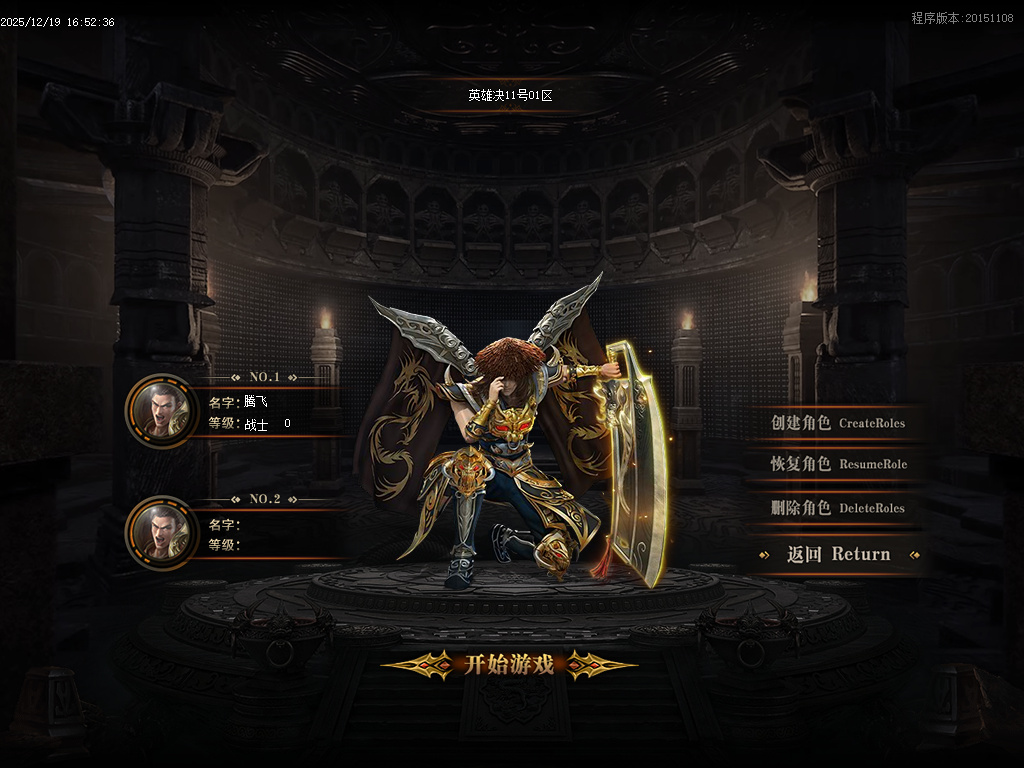The height and width of the screenshot is (768, 1024).
Task: Choose 恢复角色 ResumeRole option
Action: [x=837, y=464]
